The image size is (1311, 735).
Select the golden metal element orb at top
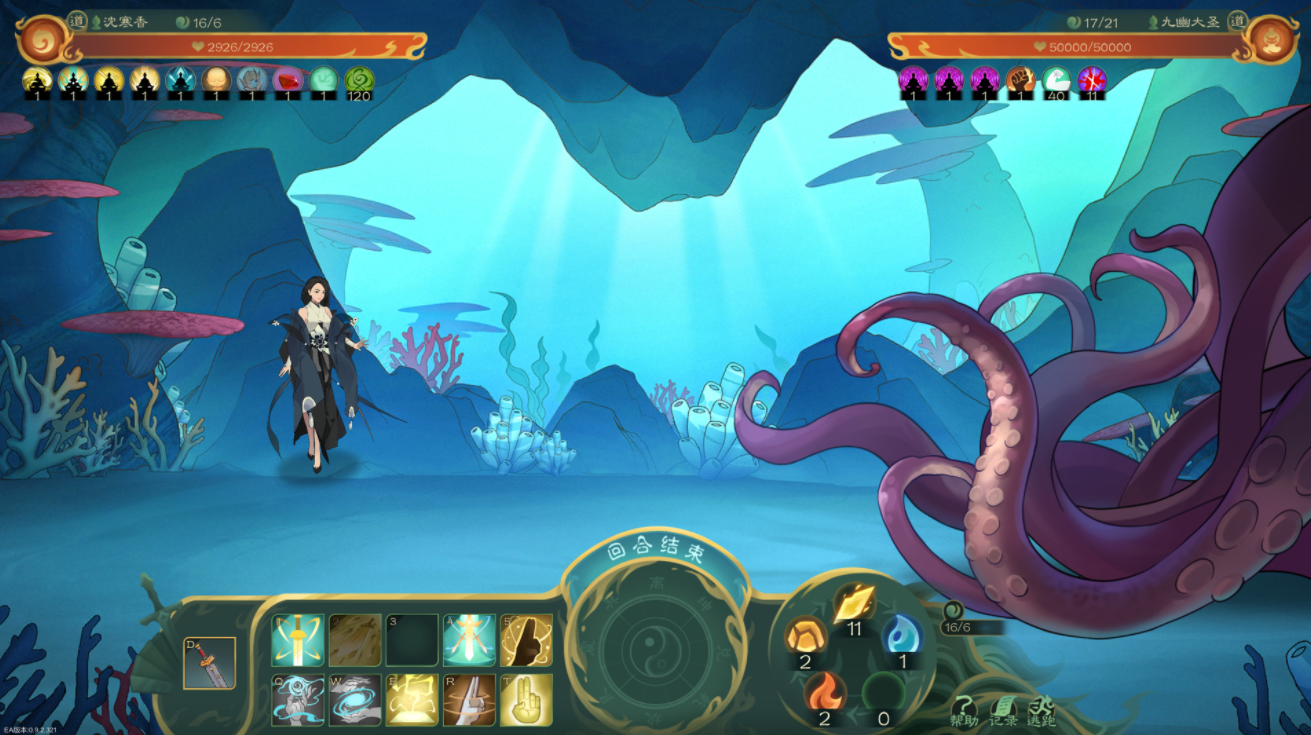(x=854, y=604)
